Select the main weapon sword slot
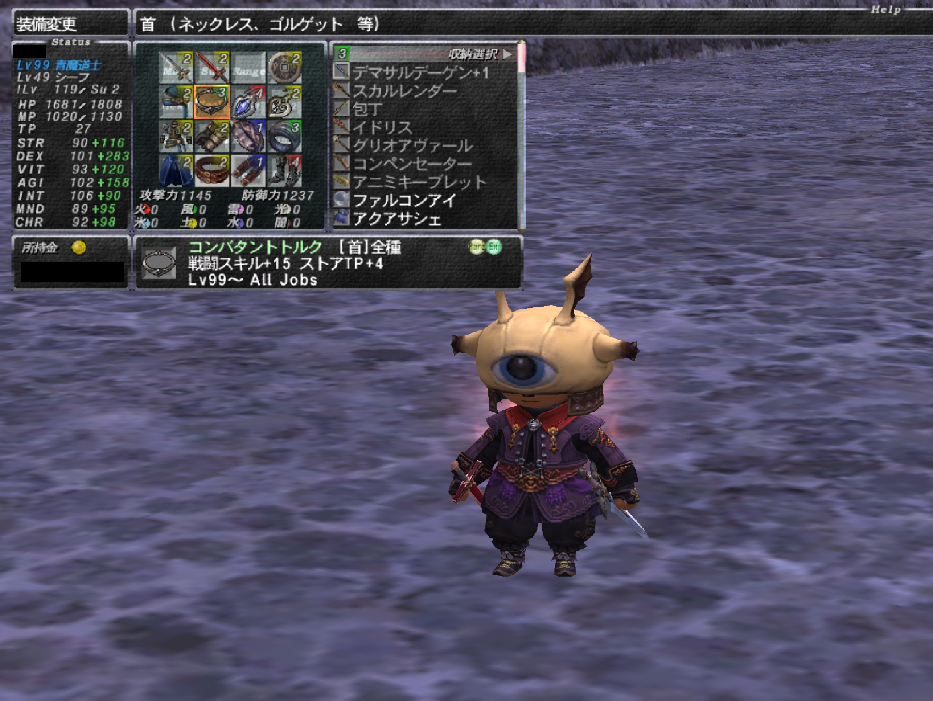Image resolution: width=933 pixels, height=701 pixels. click(176, 68)
